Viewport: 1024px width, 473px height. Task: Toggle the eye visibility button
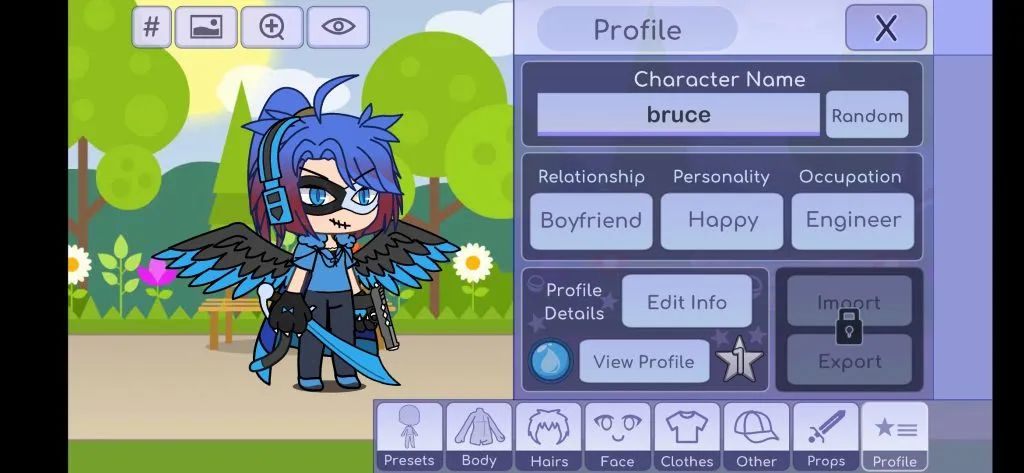(x=338, y=28)
